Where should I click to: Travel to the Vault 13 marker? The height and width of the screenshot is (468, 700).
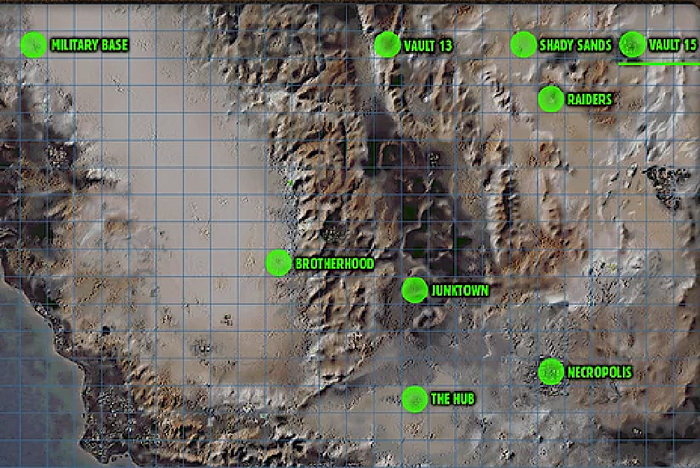387,45
